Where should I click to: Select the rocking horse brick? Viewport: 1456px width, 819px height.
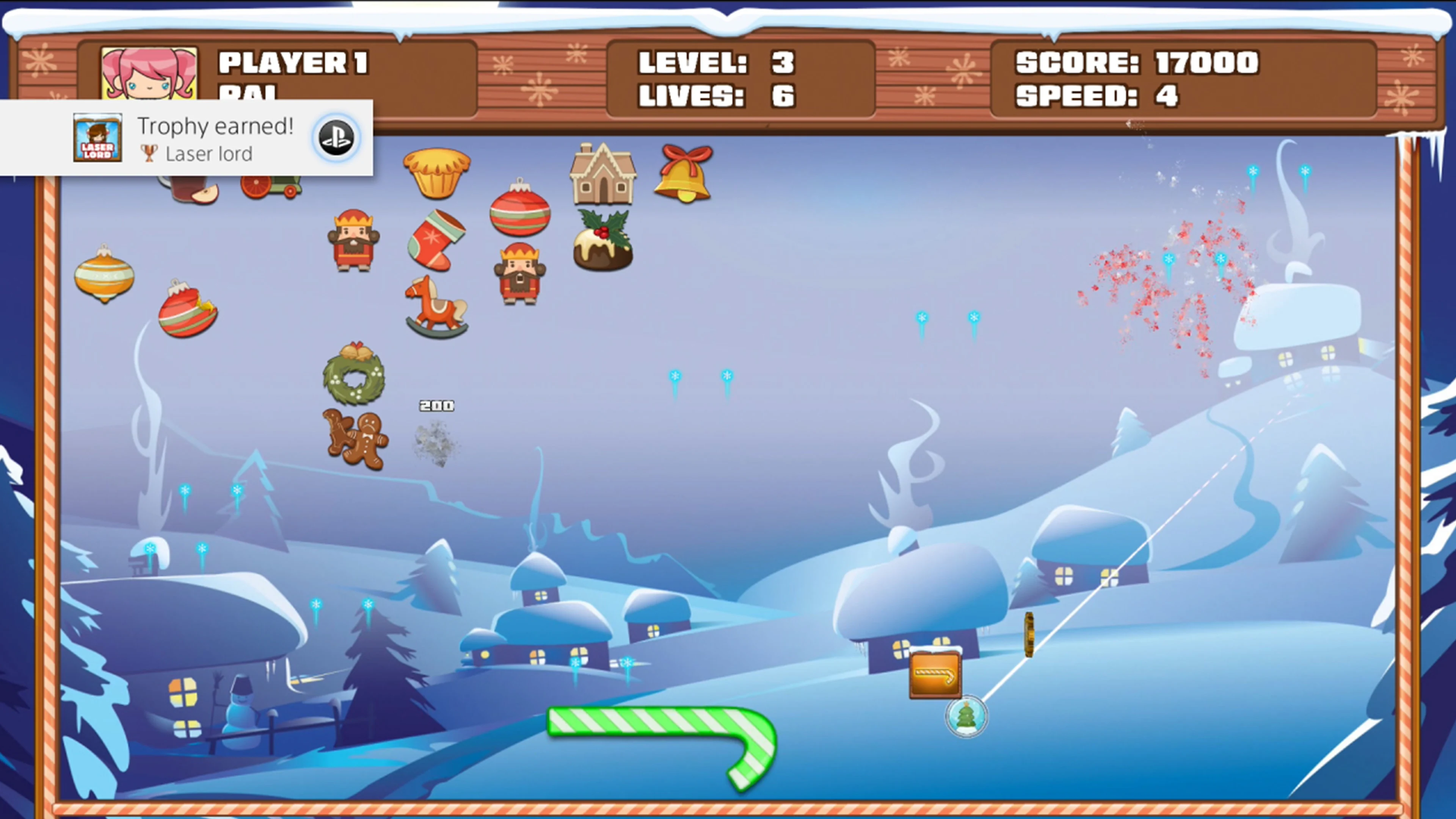[435, 305]
